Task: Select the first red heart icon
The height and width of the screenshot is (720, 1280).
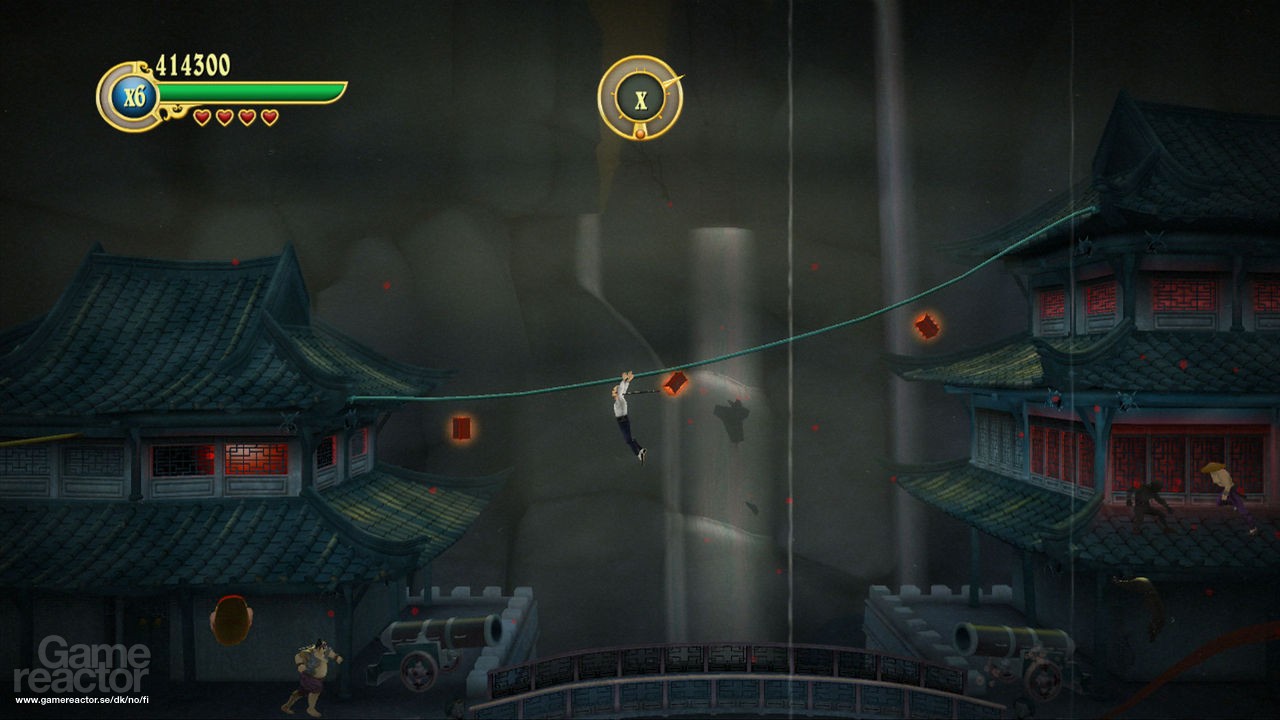Action: click(203, 115)
